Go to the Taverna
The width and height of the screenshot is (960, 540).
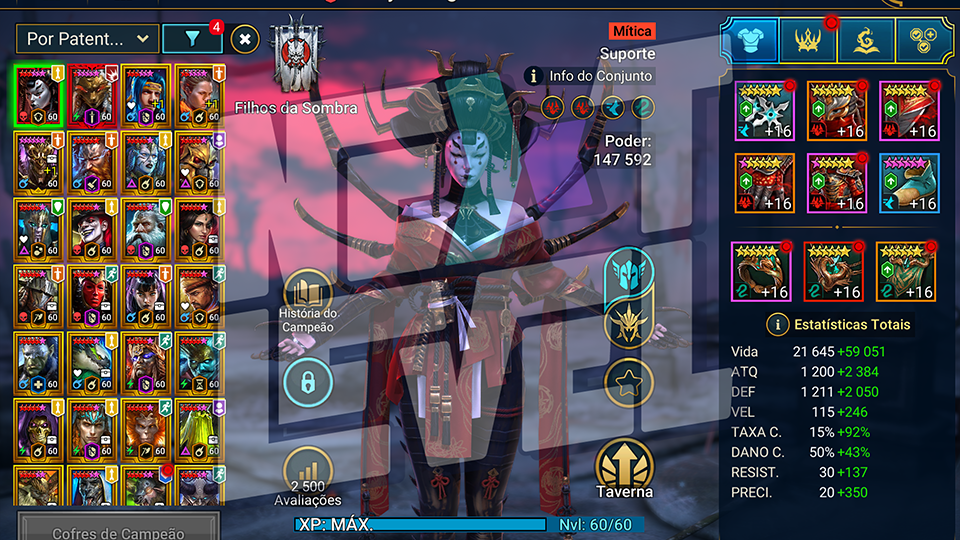pos(626,468)
